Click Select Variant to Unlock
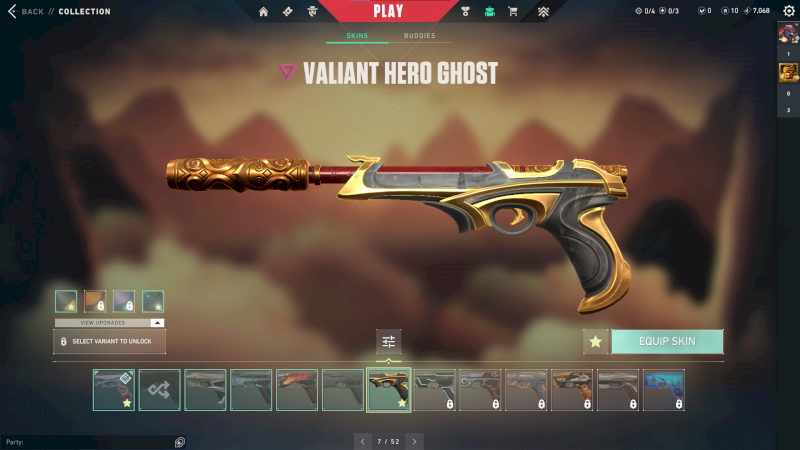Viewport: 800px width, 450px height. pos(109,341)
